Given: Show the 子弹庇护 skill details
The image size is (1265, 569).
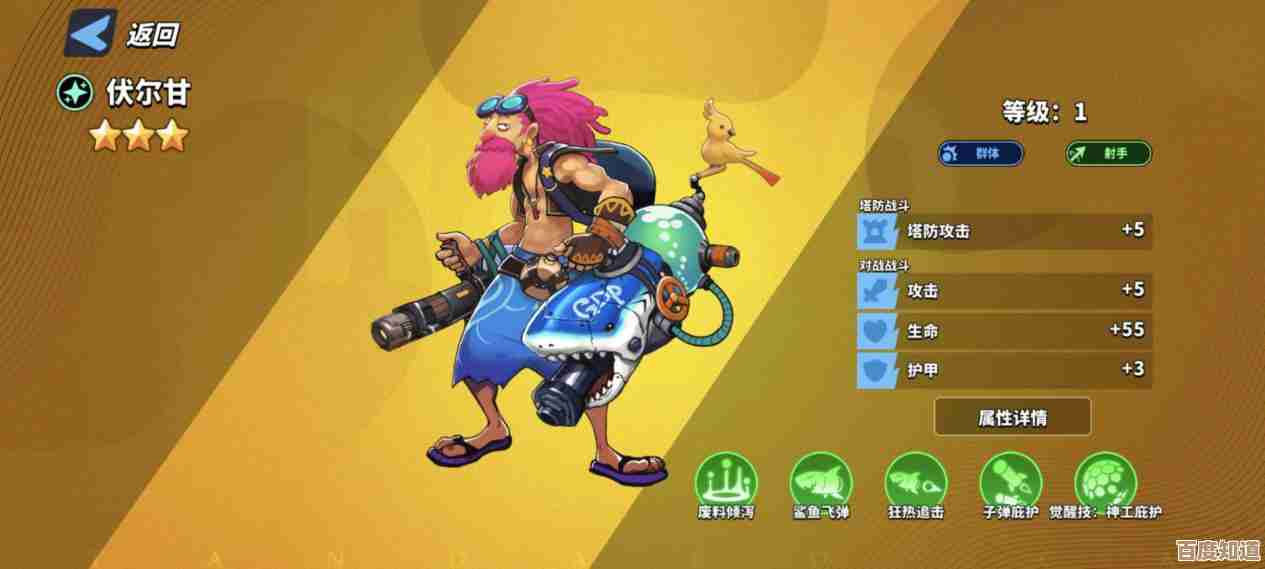Looking at the screenshot, I should coord(1010,480).
